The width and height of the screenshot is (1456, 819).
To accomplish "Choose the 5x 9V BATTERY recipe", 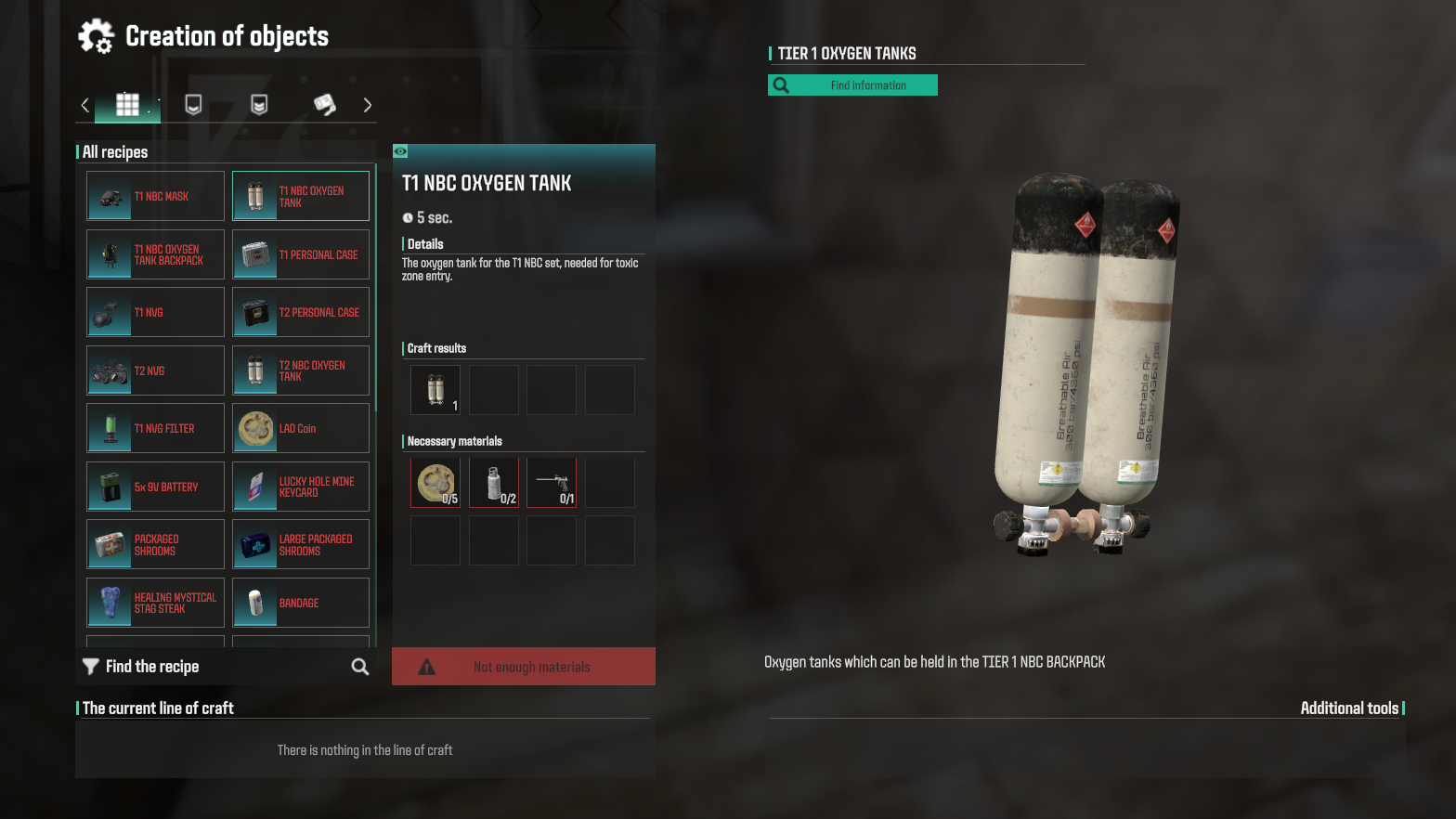I will point(156,487).
